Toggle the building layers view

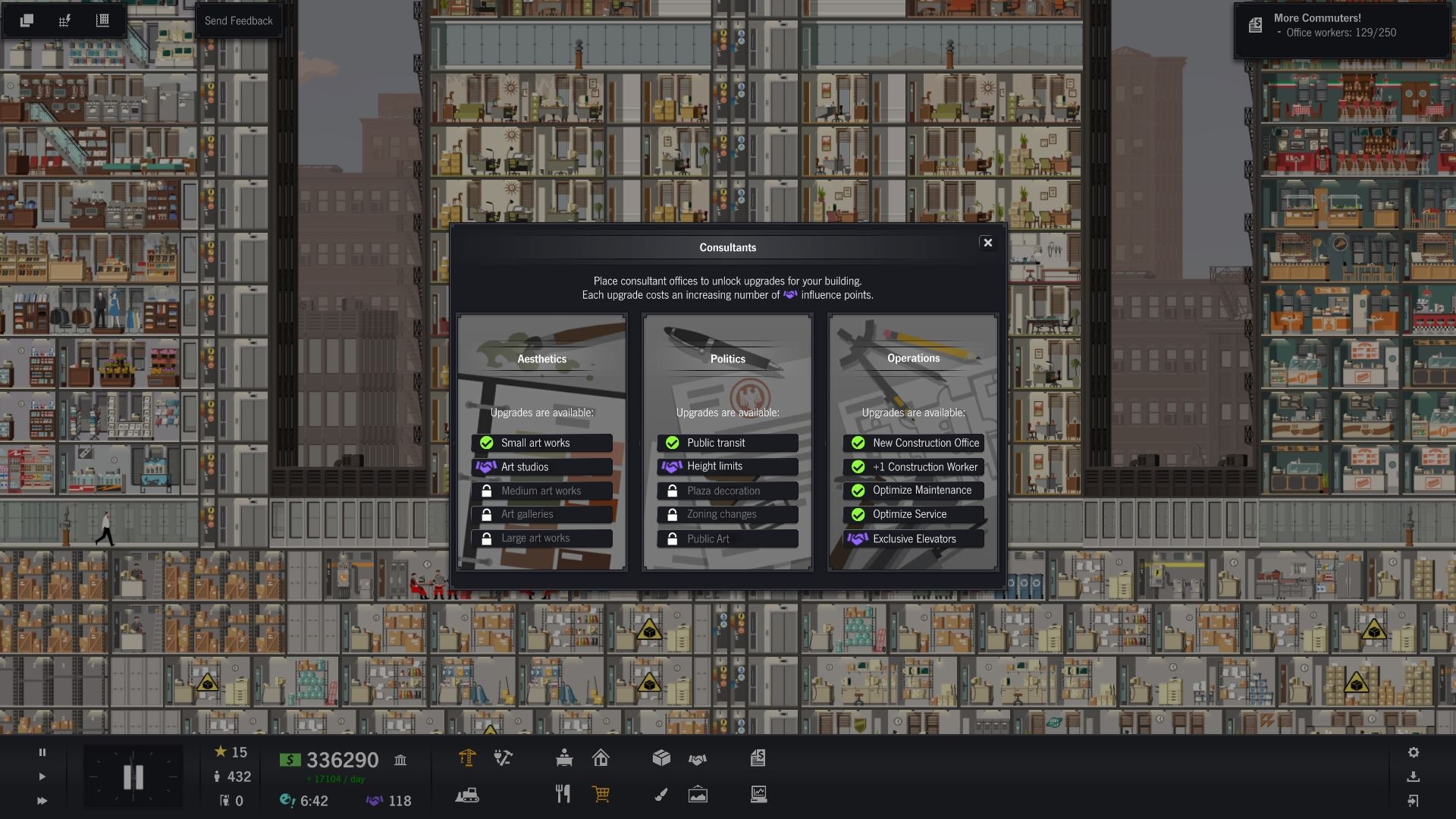[27, 20]
